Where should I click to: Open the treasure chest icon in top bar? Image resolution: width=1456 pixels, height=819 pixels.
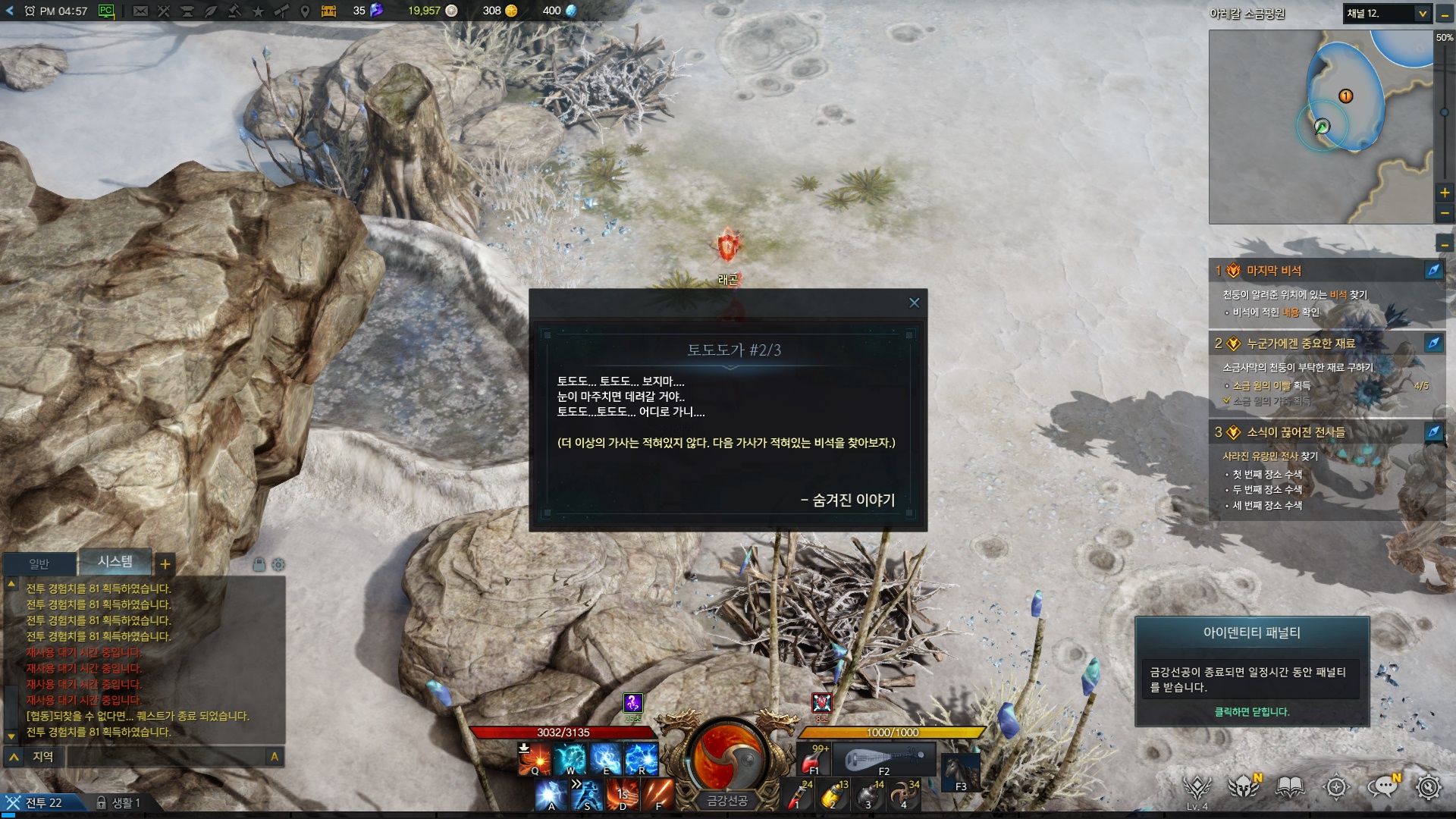pyautogui.click(x=328, y=11)
